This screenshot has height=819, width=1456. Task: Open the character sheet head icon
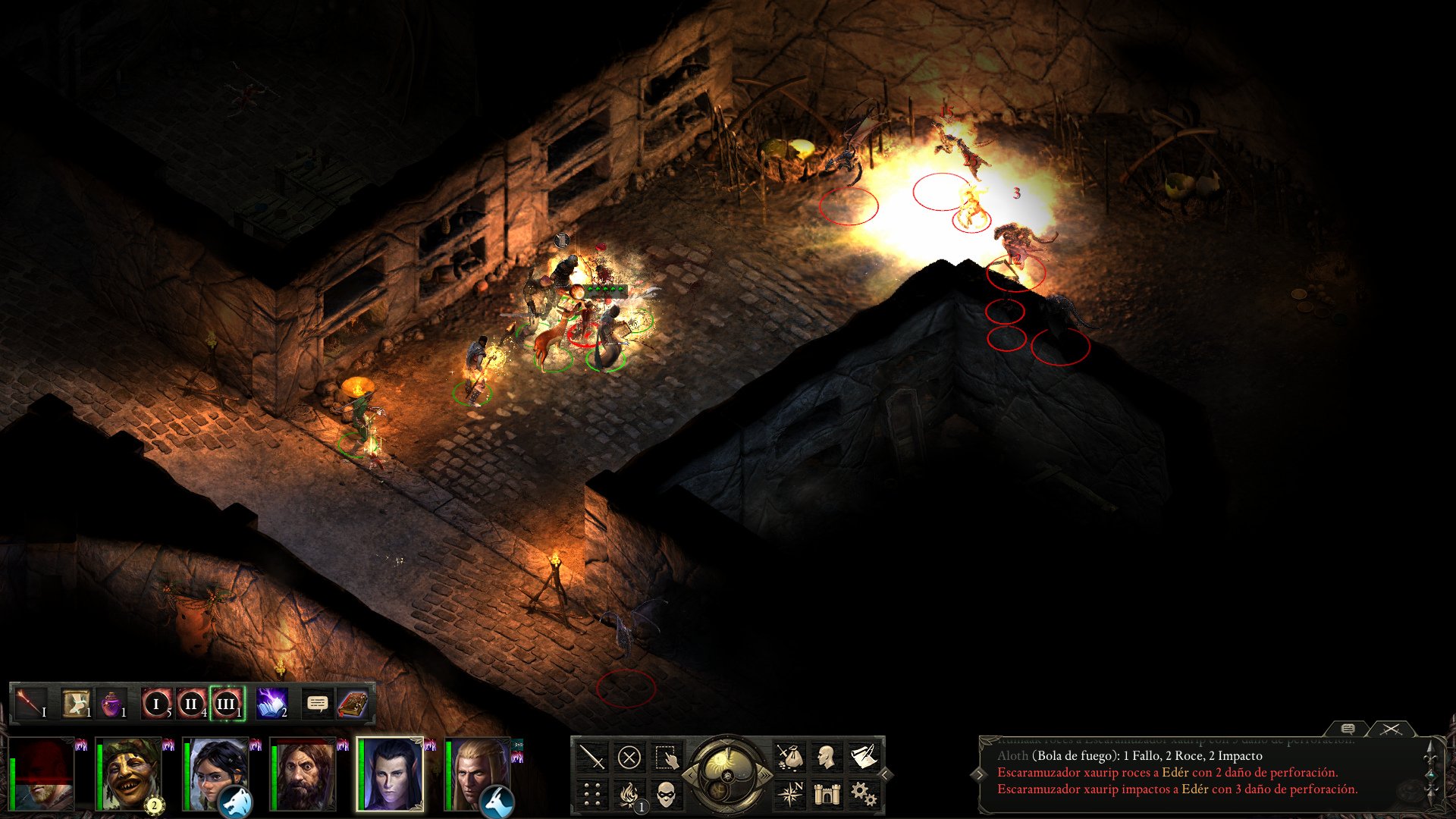[x=825, y=756]
